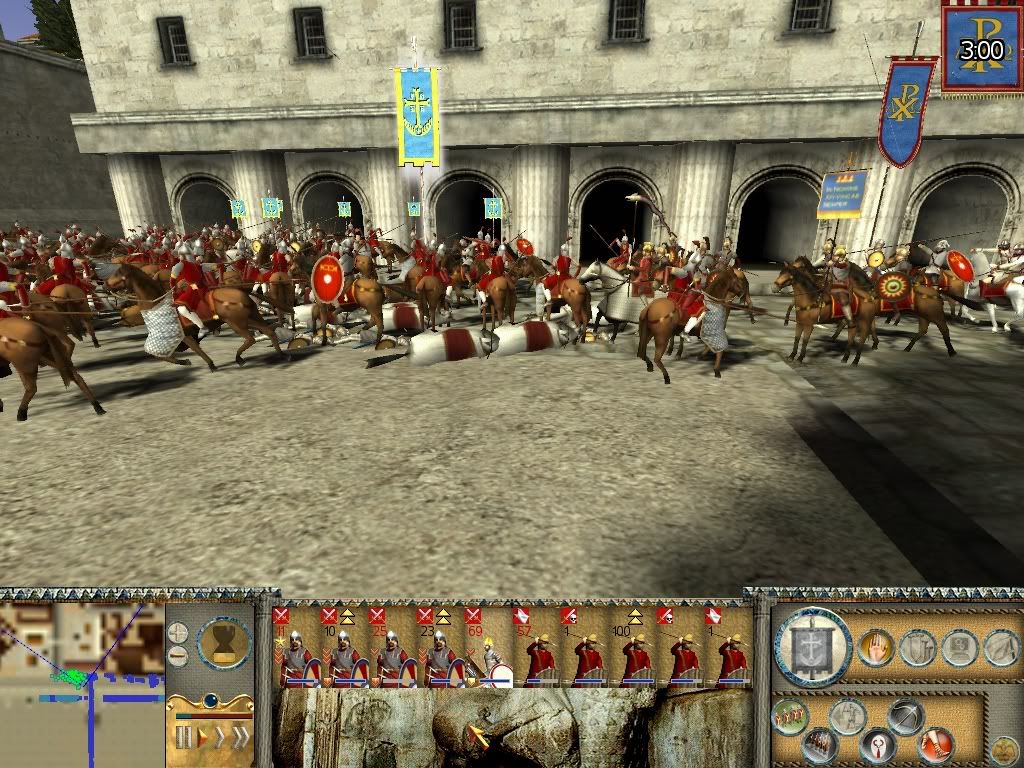Screen dimensions: 1024x768
Task: Toggle fire at will bow icon
Action: pos(905,717)
